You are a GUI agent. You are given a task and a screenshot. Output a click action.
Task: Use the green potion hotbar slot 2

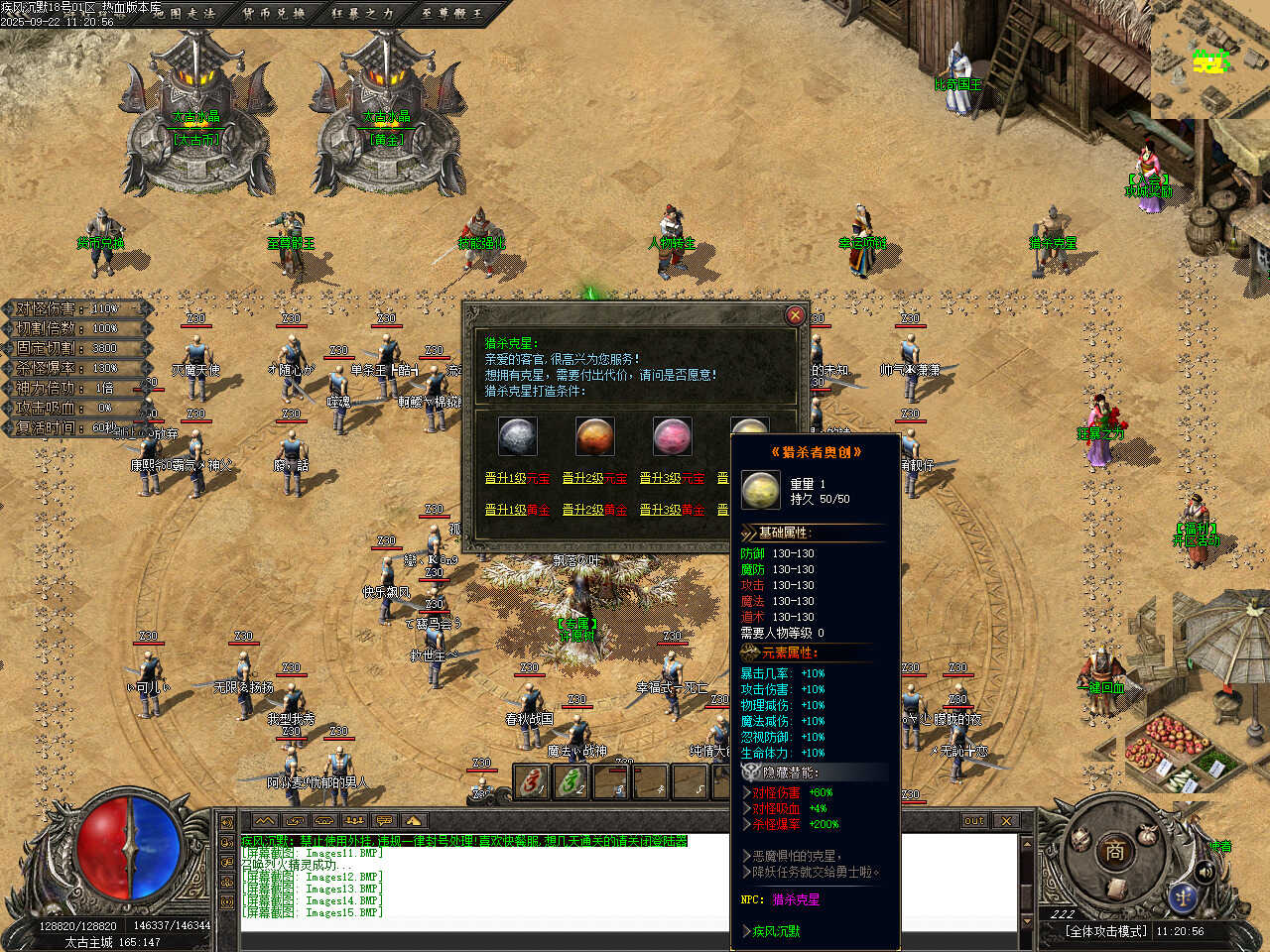571,782
